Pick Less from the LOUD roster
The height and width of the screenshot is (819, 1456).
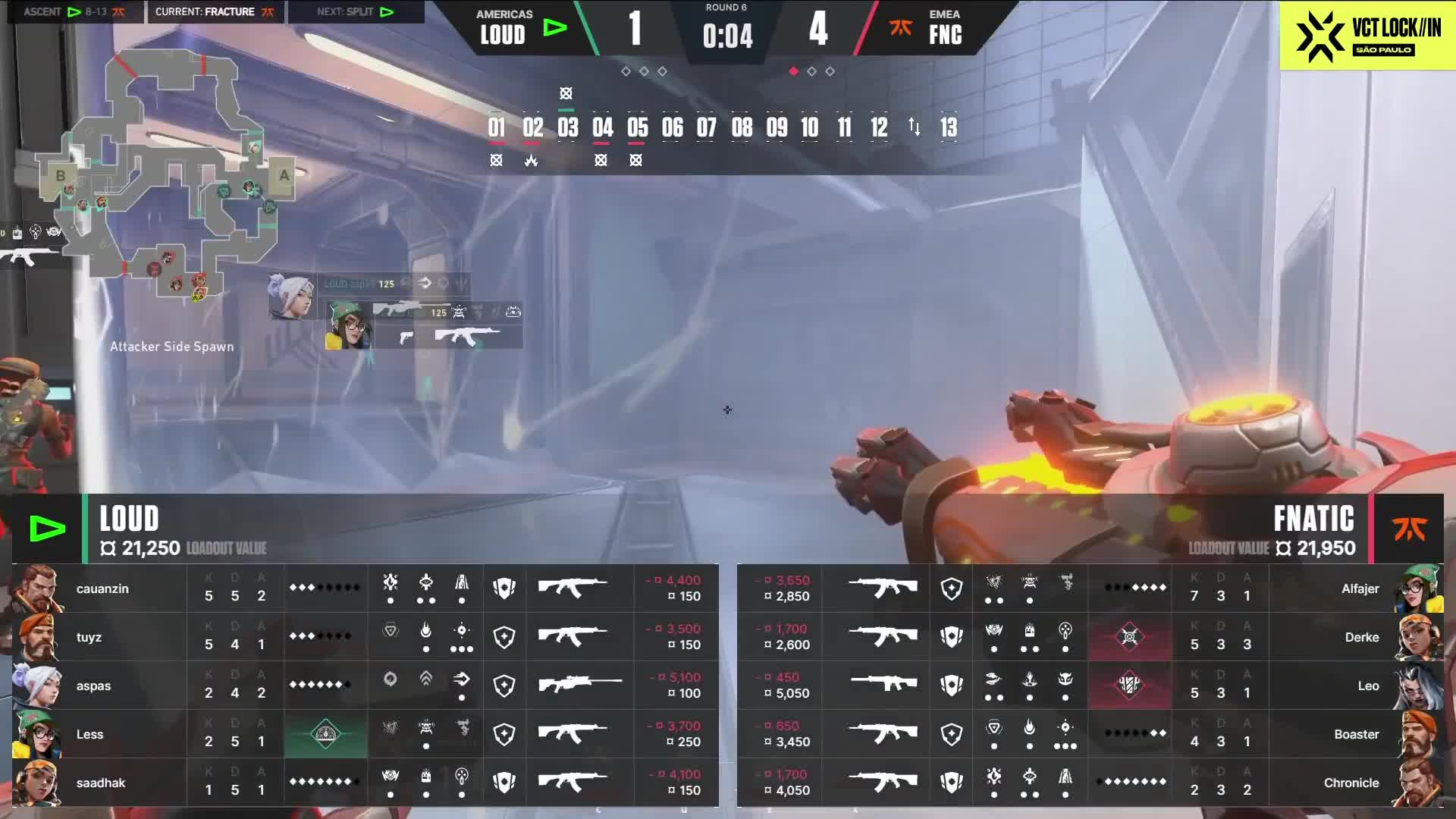pyautogui.click(x=89, y=734)
